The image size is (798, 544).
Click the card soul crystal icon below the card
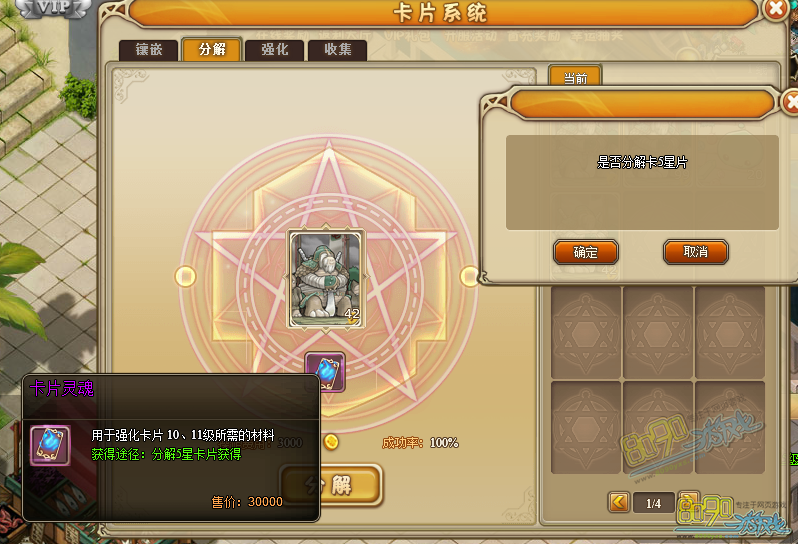(x=325, y=372)
